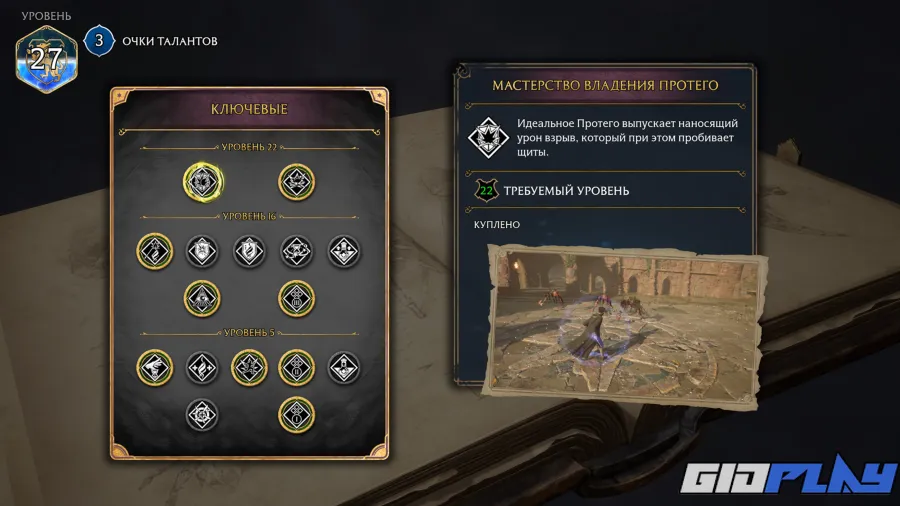900x506 pixels.
Task: Select the highlighted Protego Mastery talent
Action: click(203, 181)
